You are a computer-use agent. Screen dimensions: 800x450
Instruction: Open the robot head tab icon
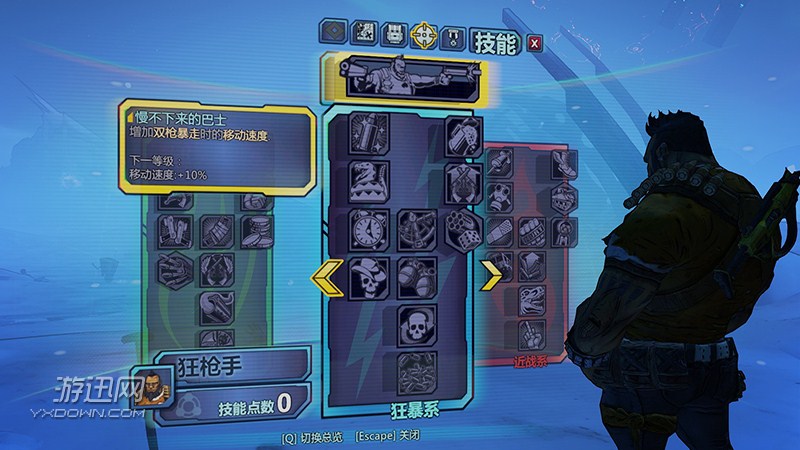393,35
